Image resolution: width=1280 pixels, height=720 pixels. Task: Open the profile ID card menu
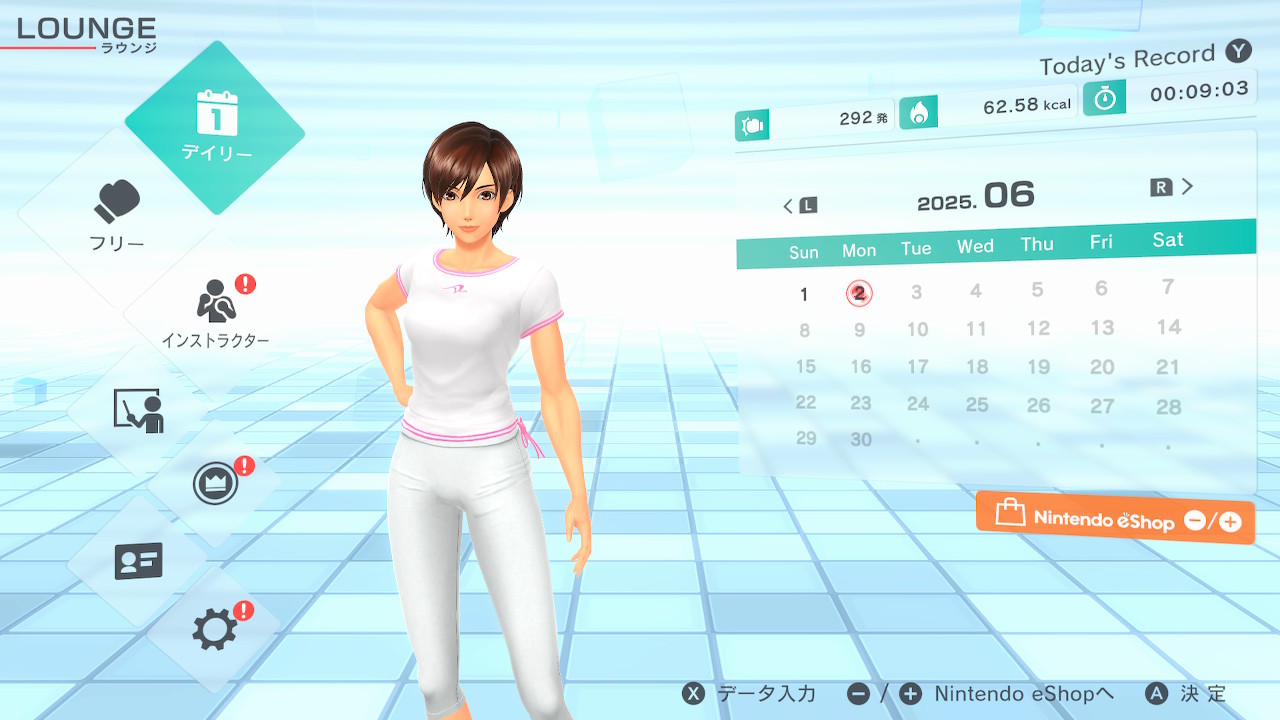[138, 561]
